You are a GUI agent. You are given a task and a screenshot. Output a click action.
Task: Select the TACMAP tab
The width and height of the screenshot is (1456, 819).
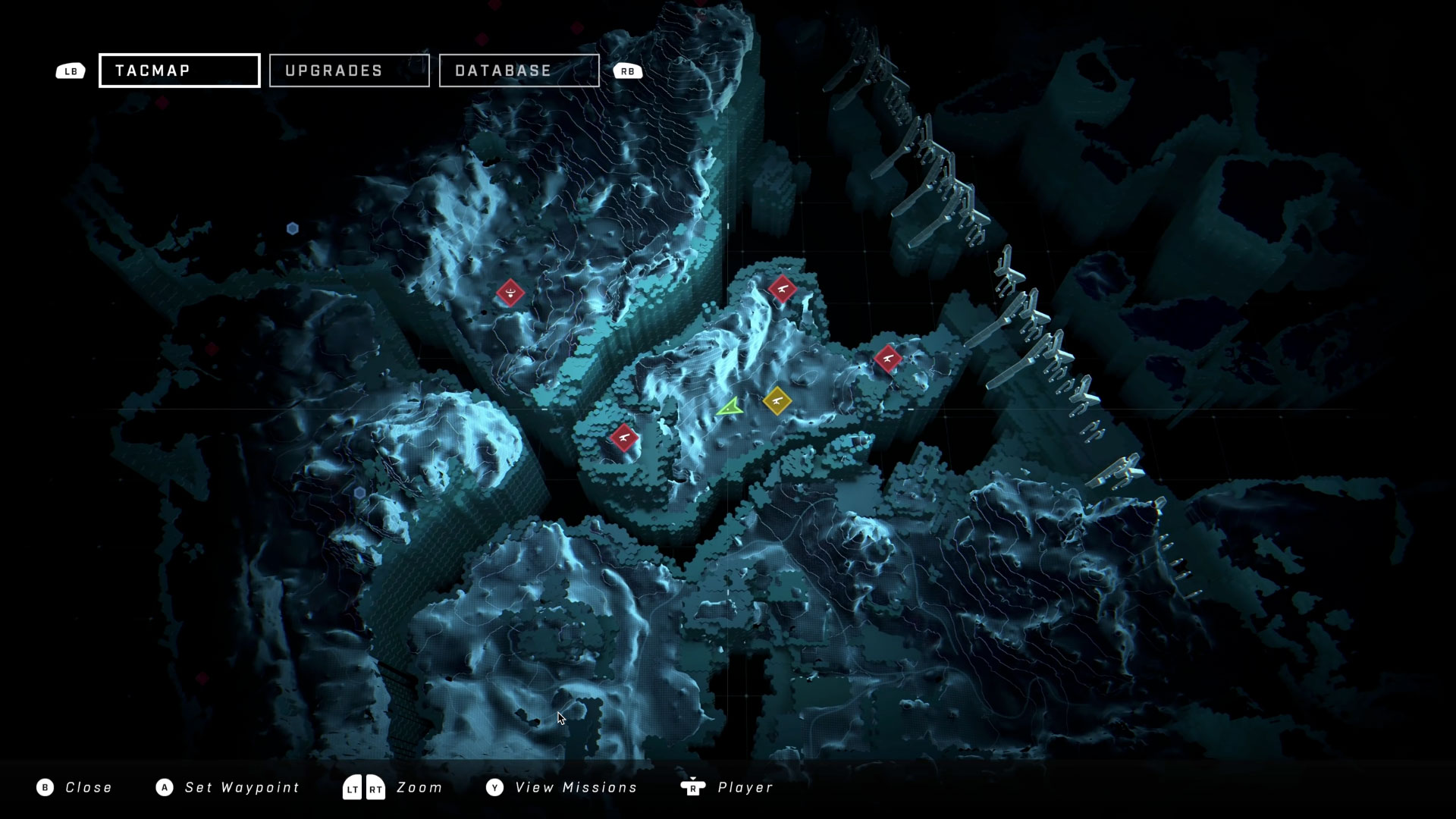coord(180,71)
